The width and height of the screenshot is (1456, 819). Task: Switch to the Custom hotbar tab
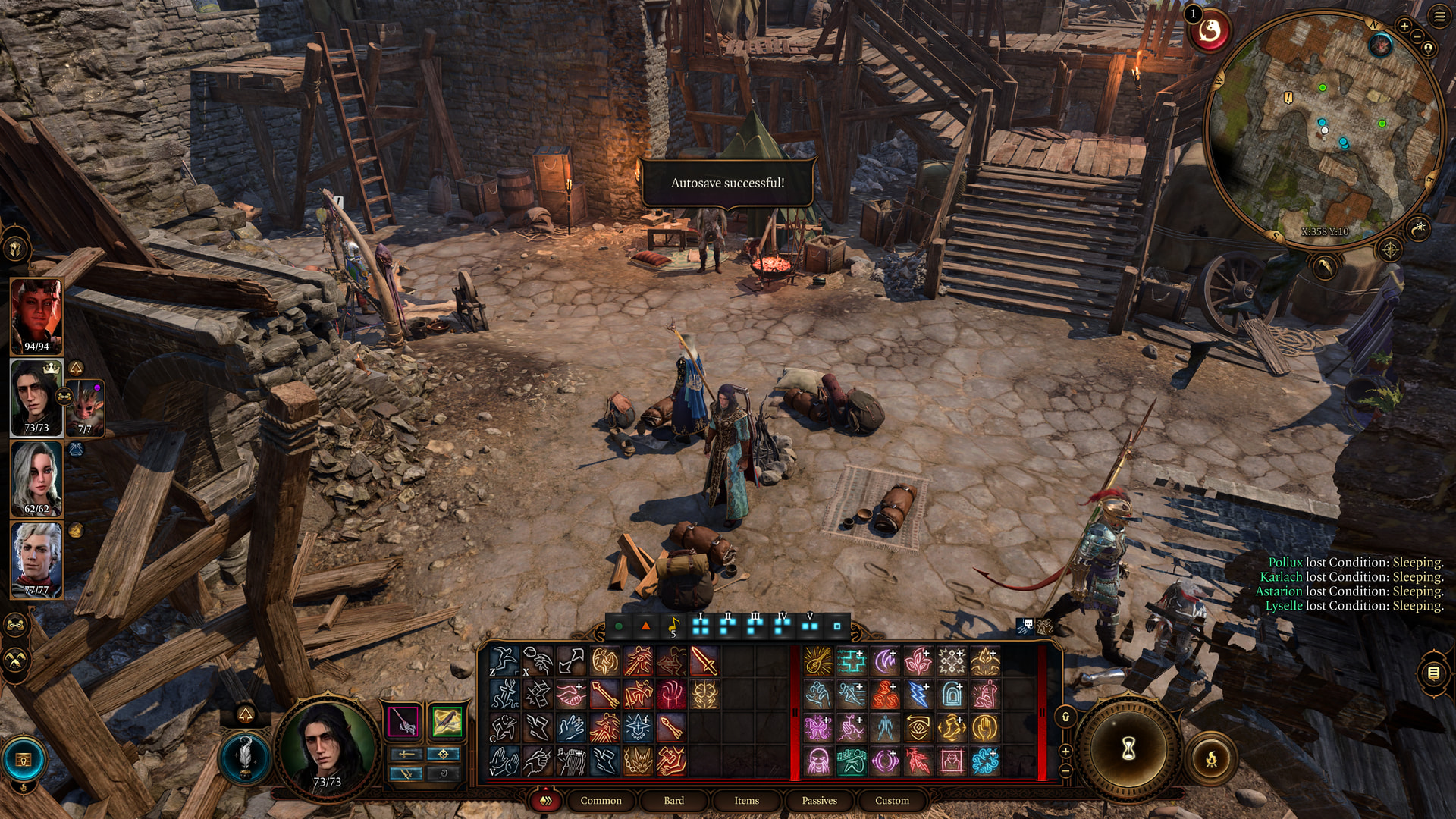(892, 800)
